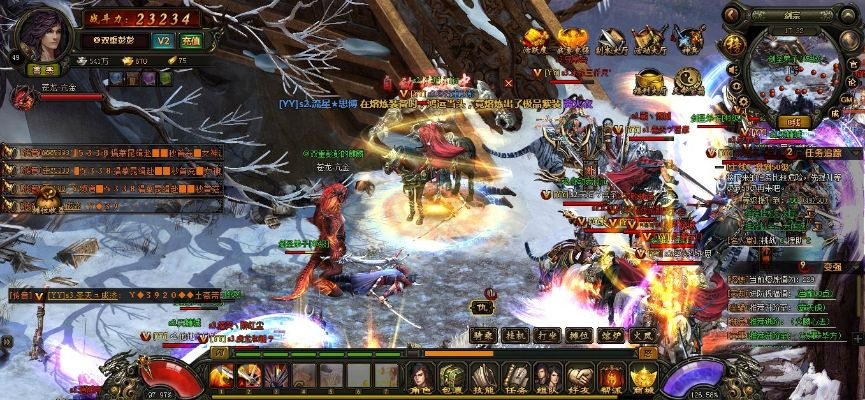Click the 骑乘 mount button
This screenshot has height=400, width=865.
(485, 336)
